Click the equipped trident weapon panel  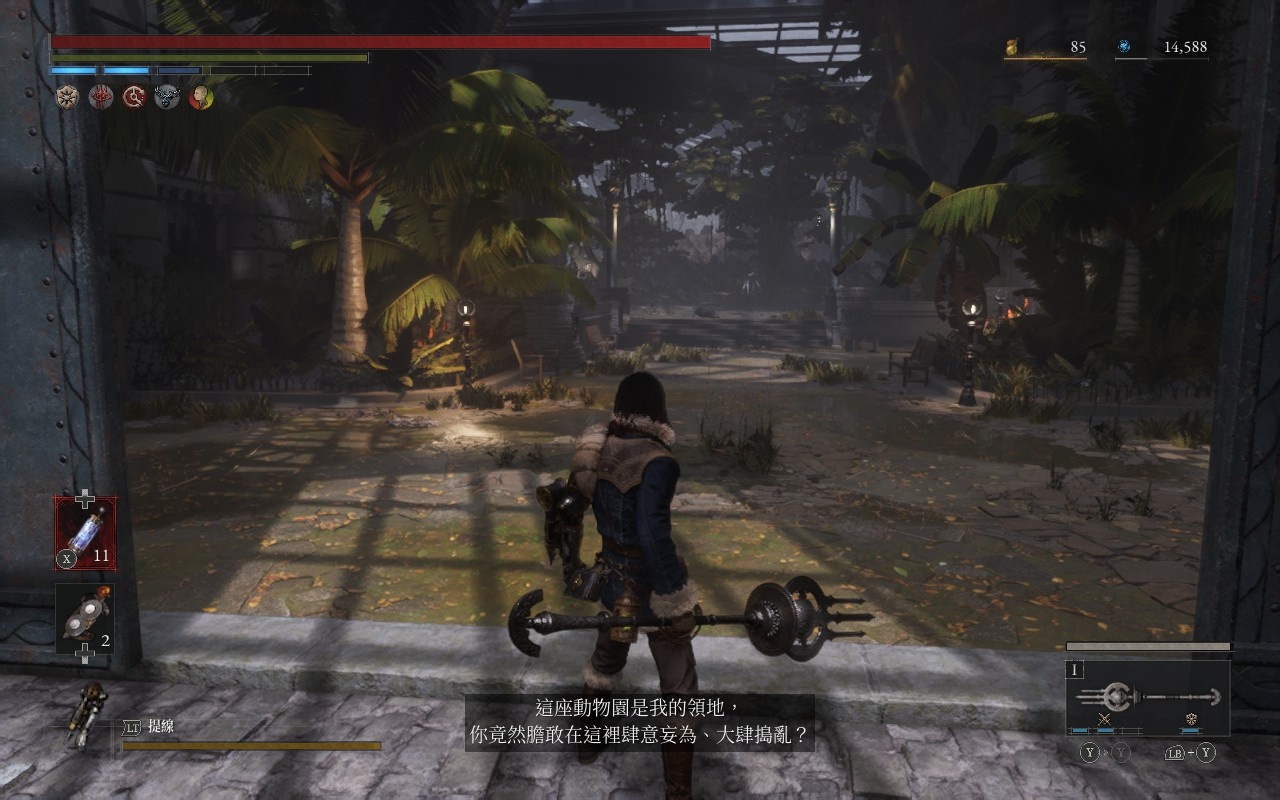(x=1147, y=695)
